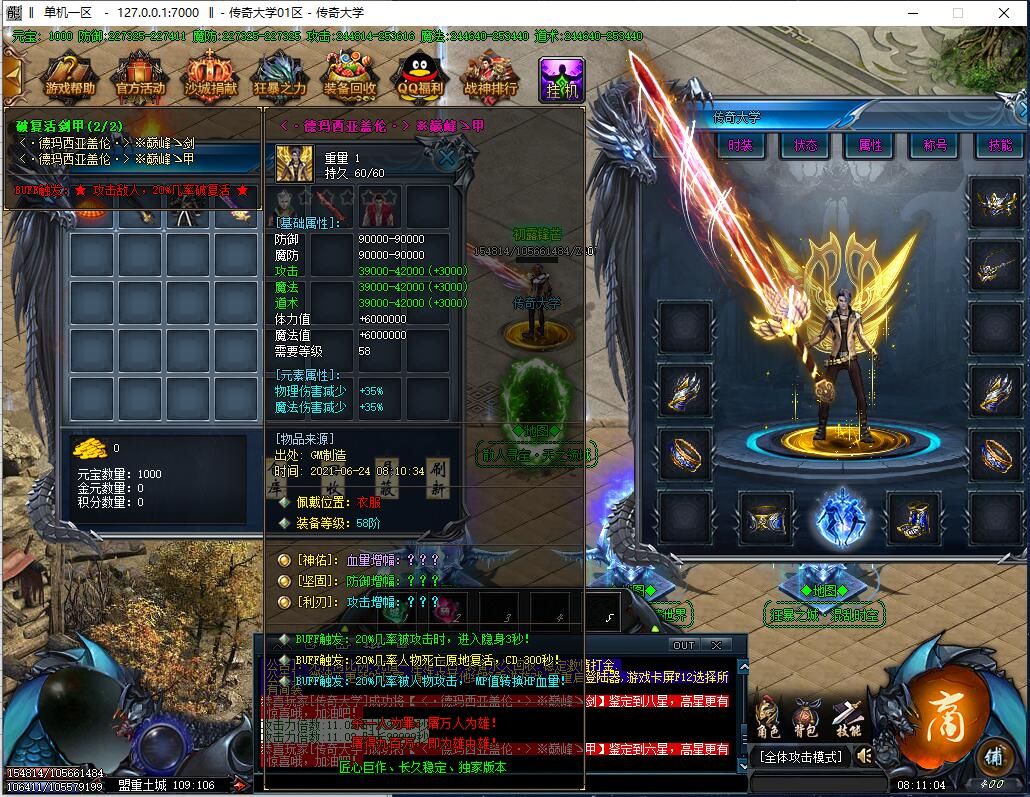Open the 称号 titles tab
Viewport: 1030px width, 797px height.
tap(935, 145)
